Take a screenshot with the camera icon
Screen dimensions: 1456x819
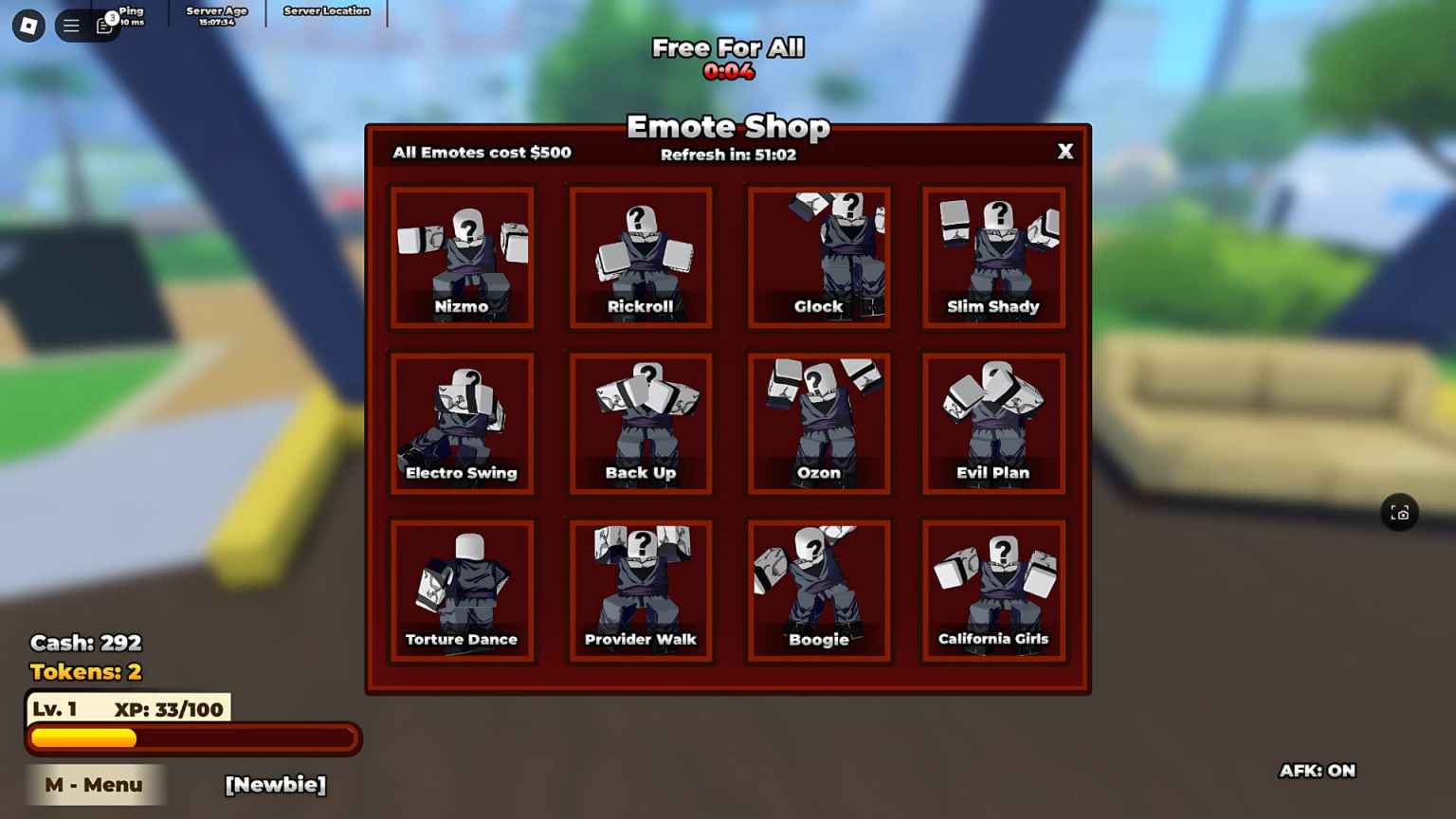click(1400, 513)
